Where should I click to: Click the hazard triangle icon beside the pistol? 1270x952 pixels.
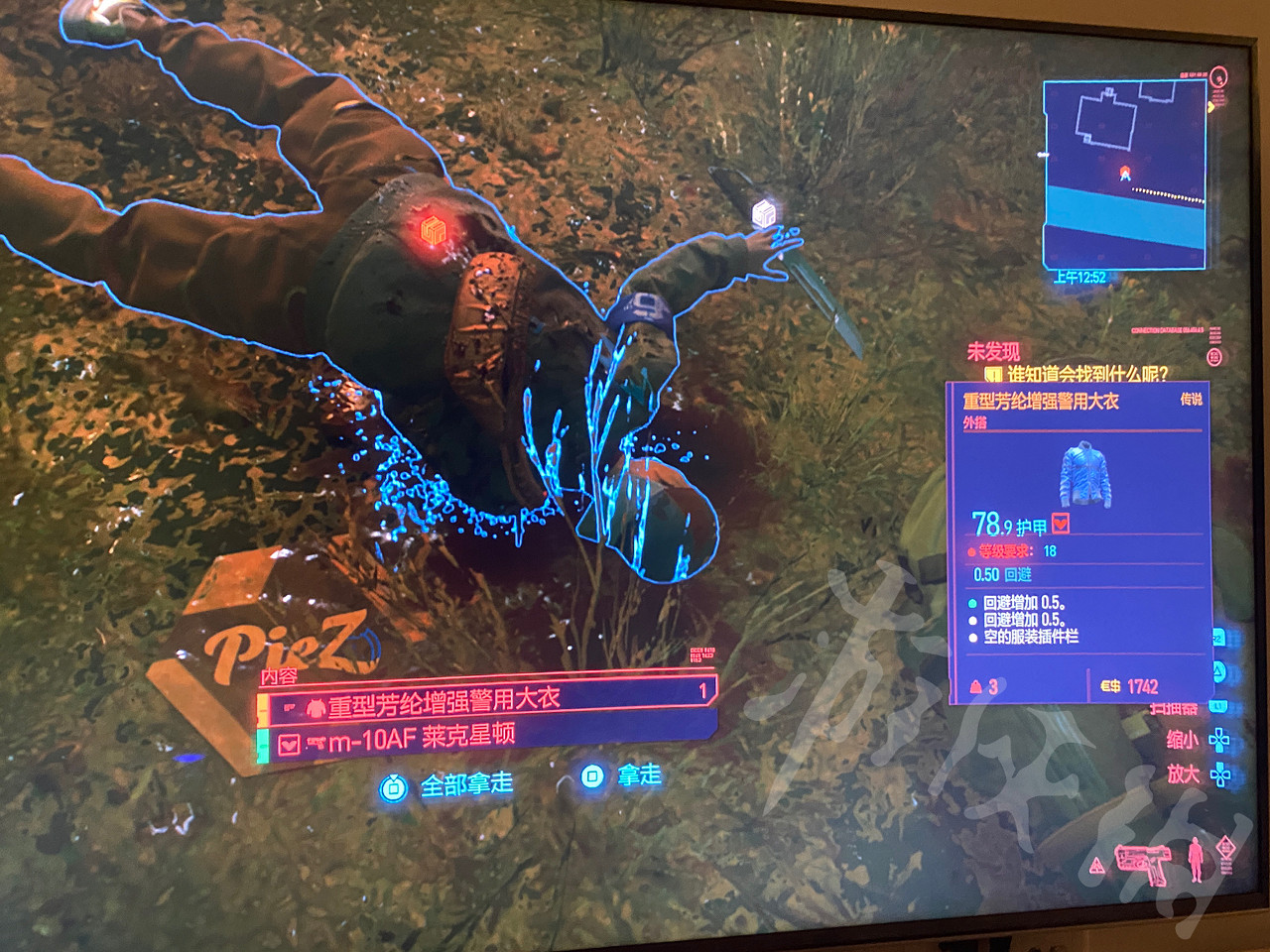[x=1096, y=865]
